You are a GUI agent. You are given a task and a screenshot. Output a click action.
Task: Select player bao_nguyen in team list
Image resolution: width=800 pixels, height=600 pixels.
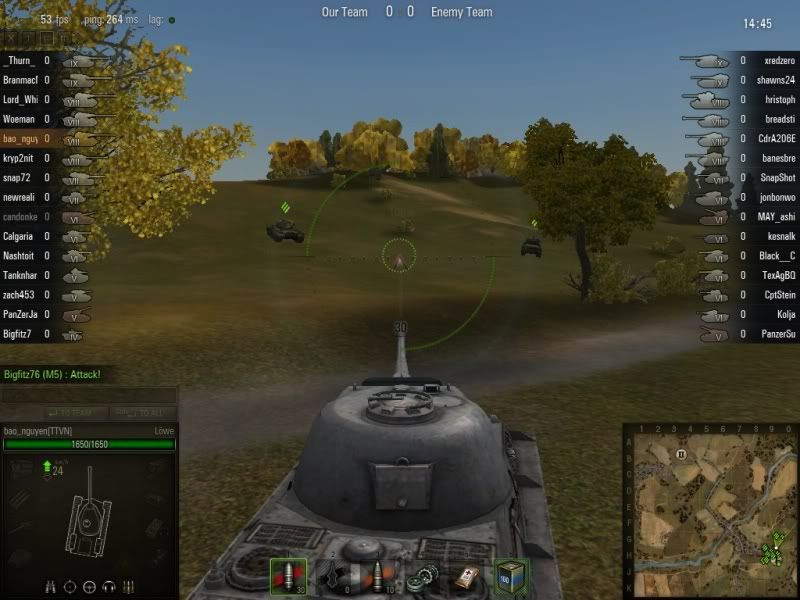coord(22,139)
